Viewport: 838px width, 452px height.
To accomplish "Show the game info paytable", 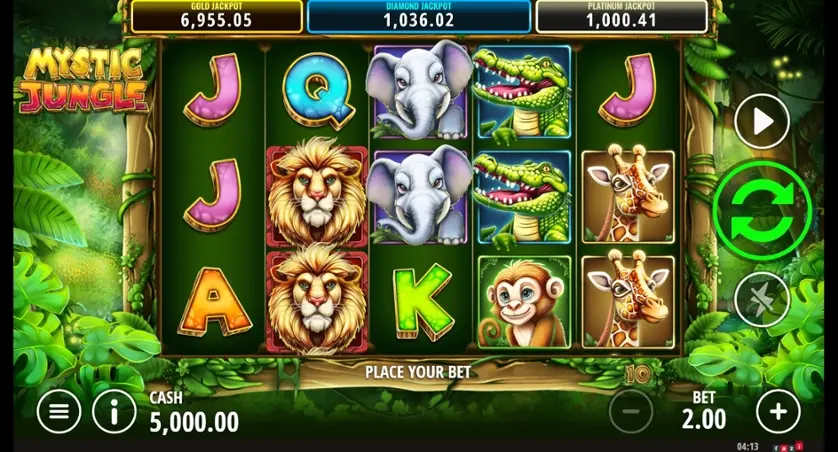I will click(114, 410).
